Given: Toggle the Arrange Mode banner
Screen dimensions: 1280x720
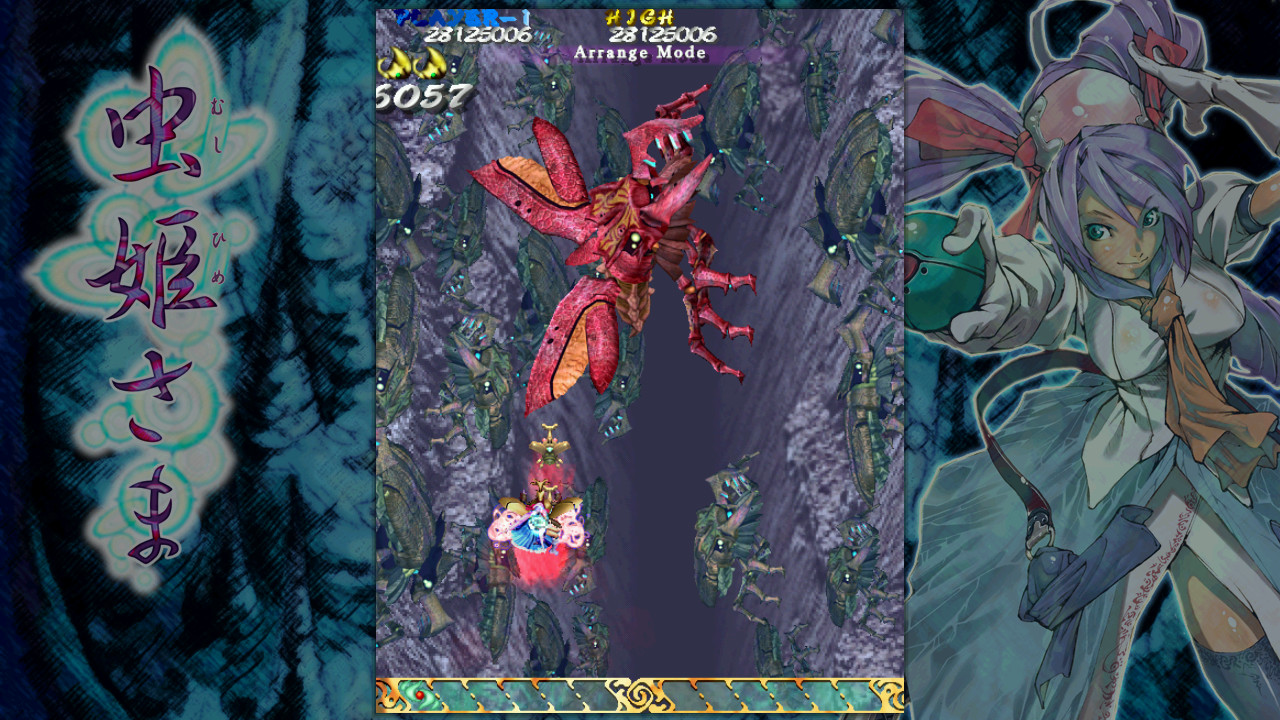Looking at the screenshot, I should [x=640, y=53].
